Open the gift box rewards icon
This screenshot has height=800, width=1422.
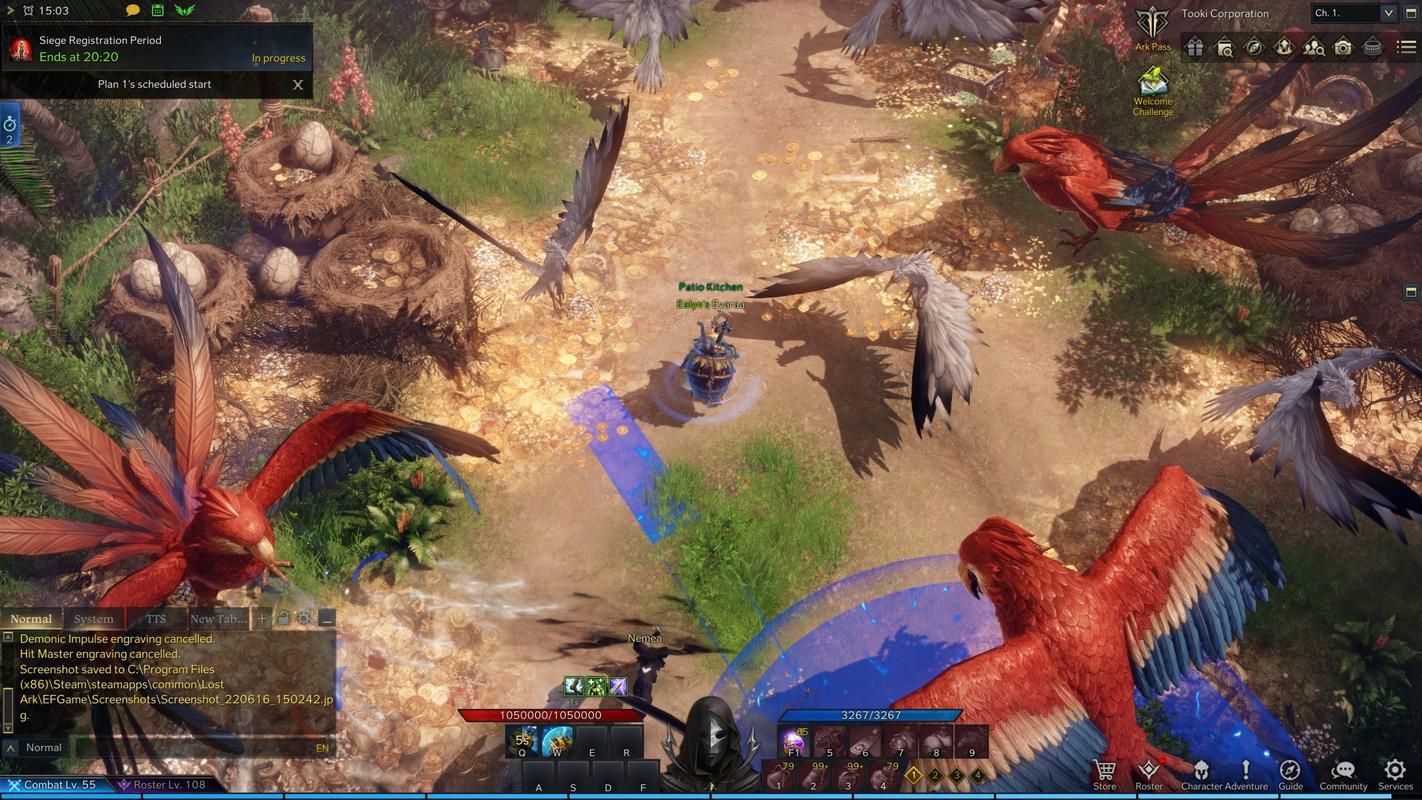click(x=1194, y=47)
